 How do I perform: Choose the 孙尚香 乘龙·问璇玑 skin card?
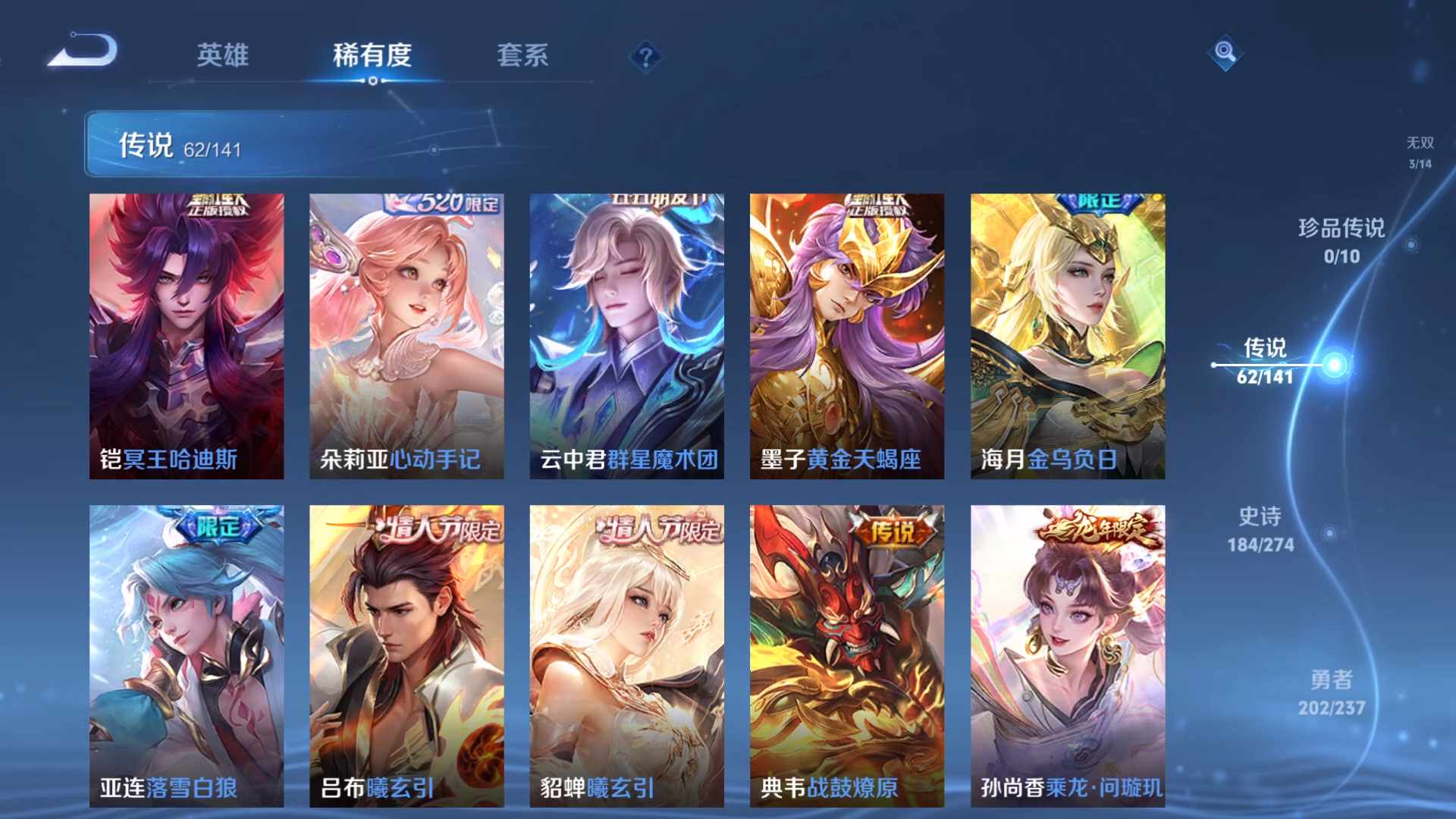(x=1068, y=656)
